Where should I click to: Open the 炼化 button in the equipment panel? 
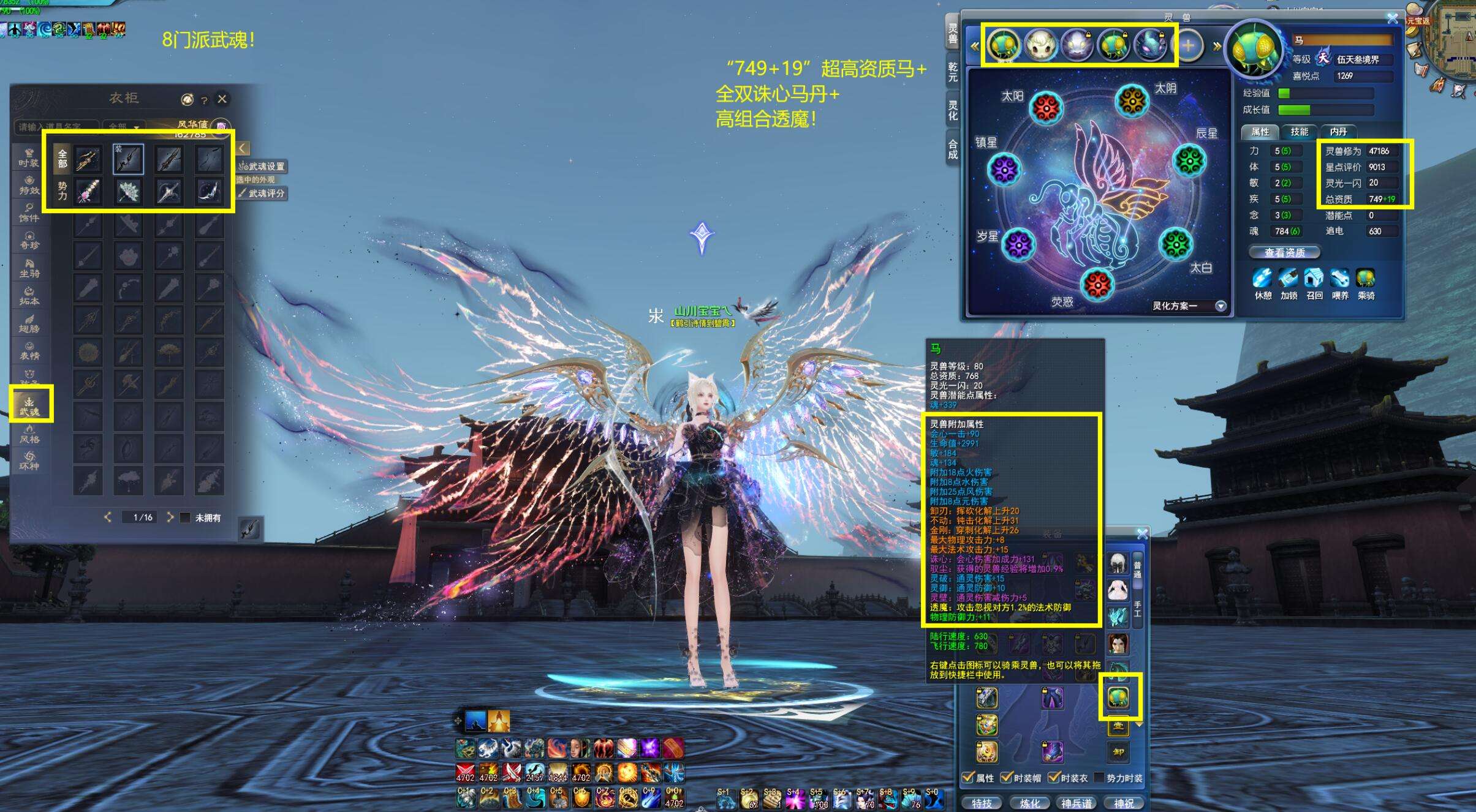click(x=1029, y=803)
